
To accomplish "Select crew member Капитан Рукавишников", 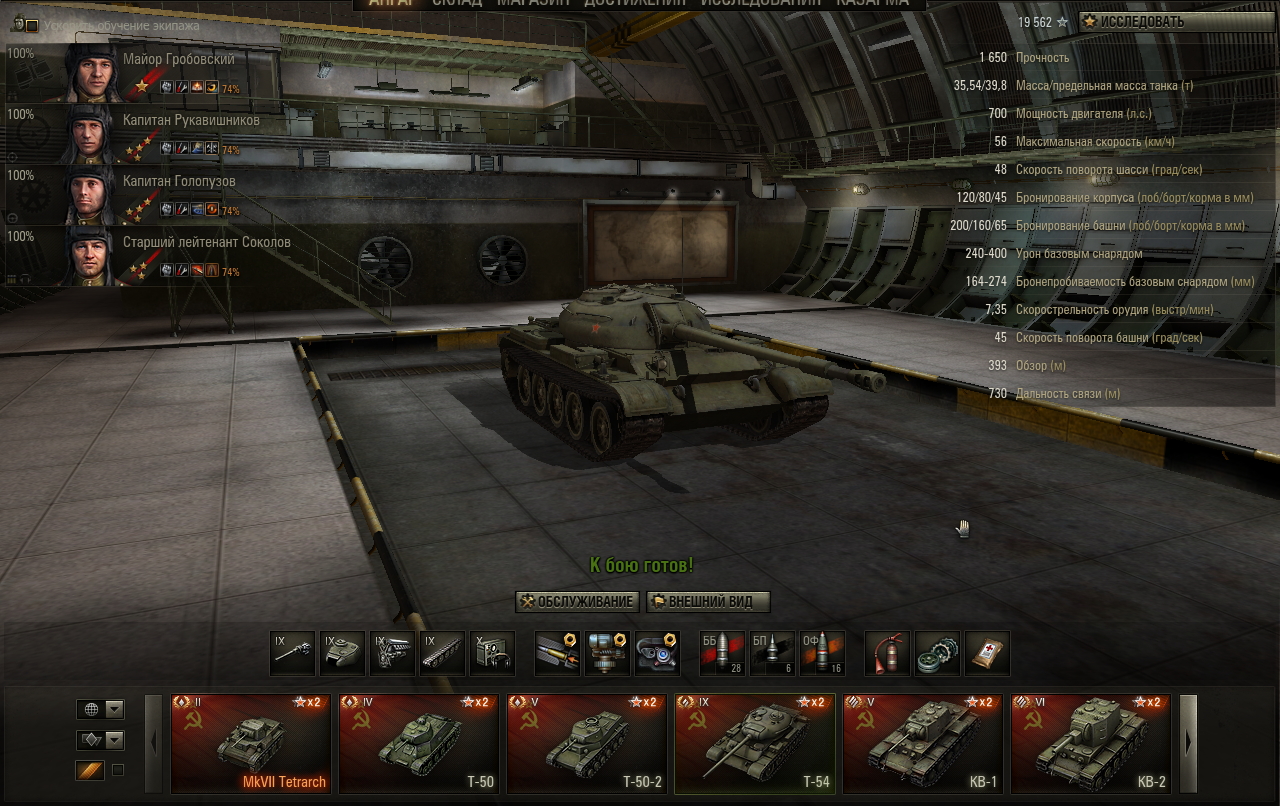I will 150,133.
